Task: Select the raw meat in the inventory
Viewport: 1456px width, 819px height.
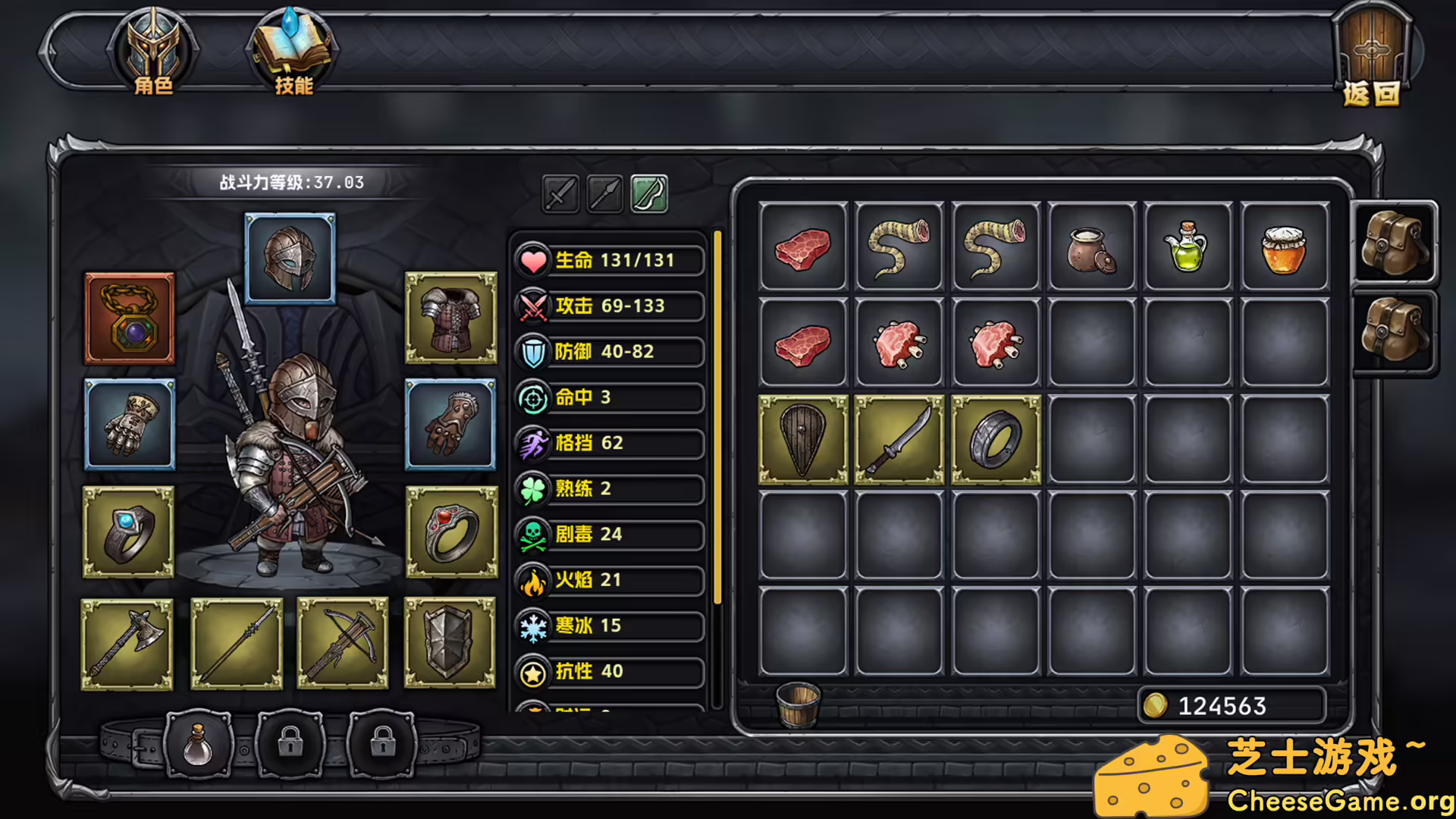Action: (x=804, y=247)
